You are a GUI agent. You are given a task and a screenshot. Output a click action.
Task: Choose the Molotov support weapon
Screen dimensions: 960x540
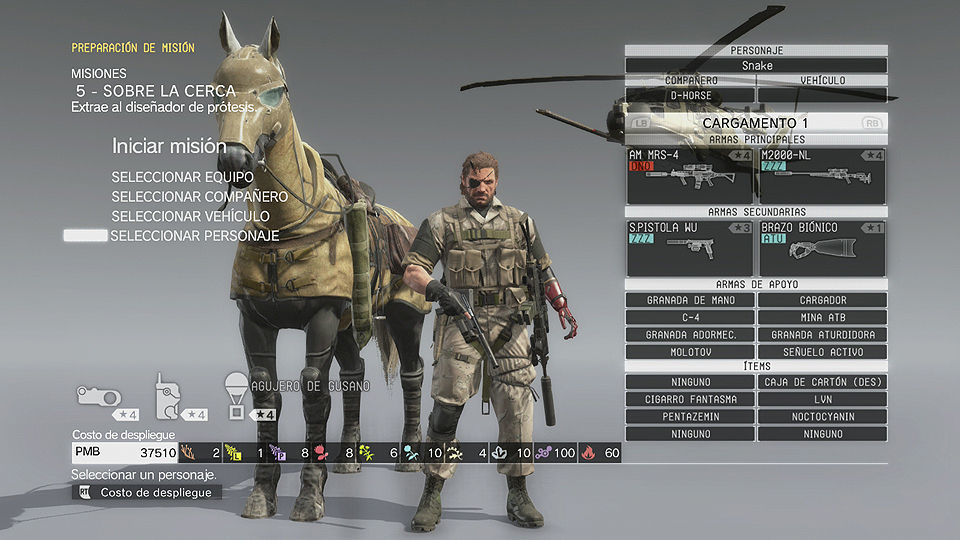pos(690,352)
